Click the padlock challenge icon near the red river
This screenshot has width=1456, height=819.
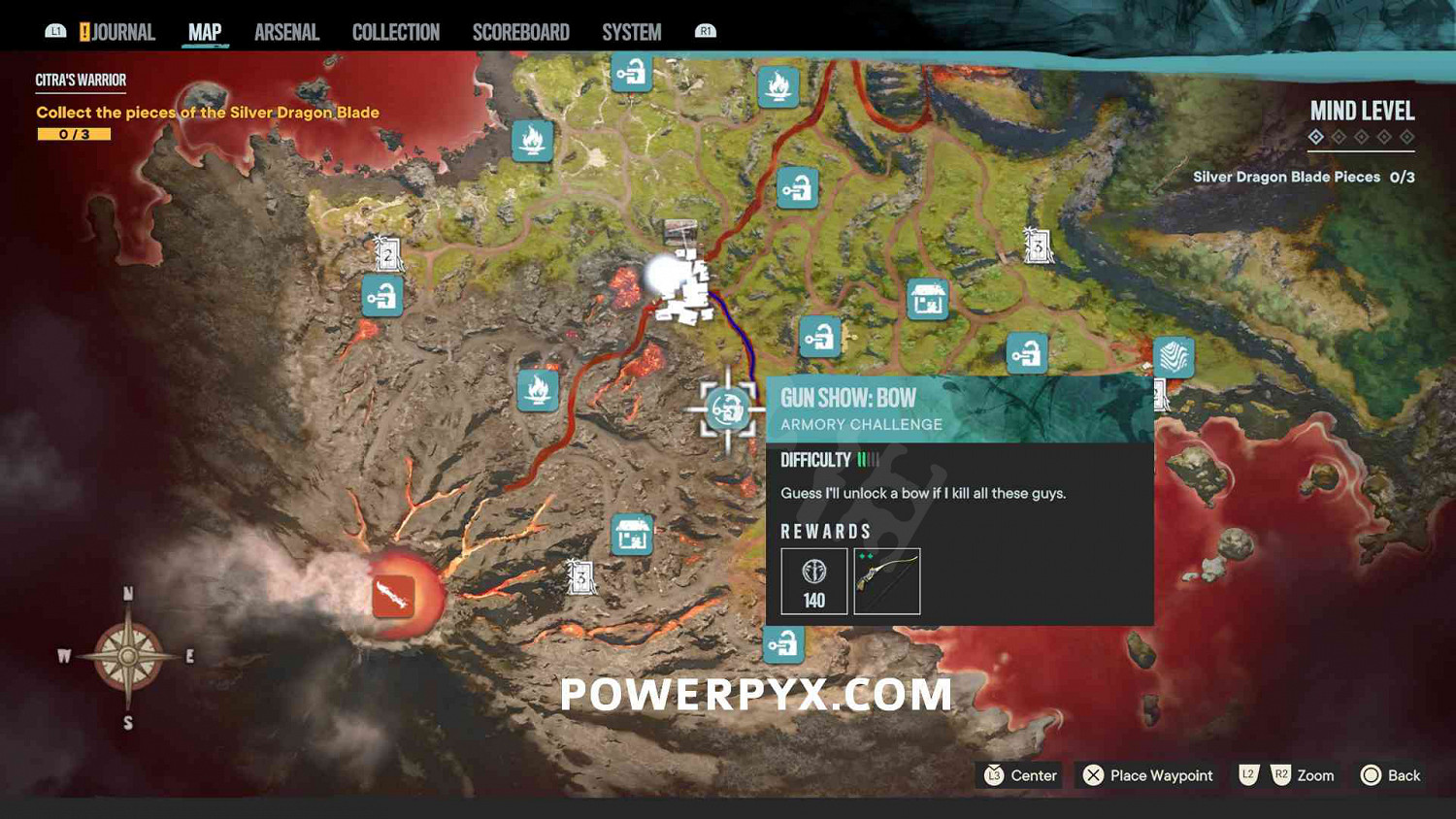(x=798, y=186)
